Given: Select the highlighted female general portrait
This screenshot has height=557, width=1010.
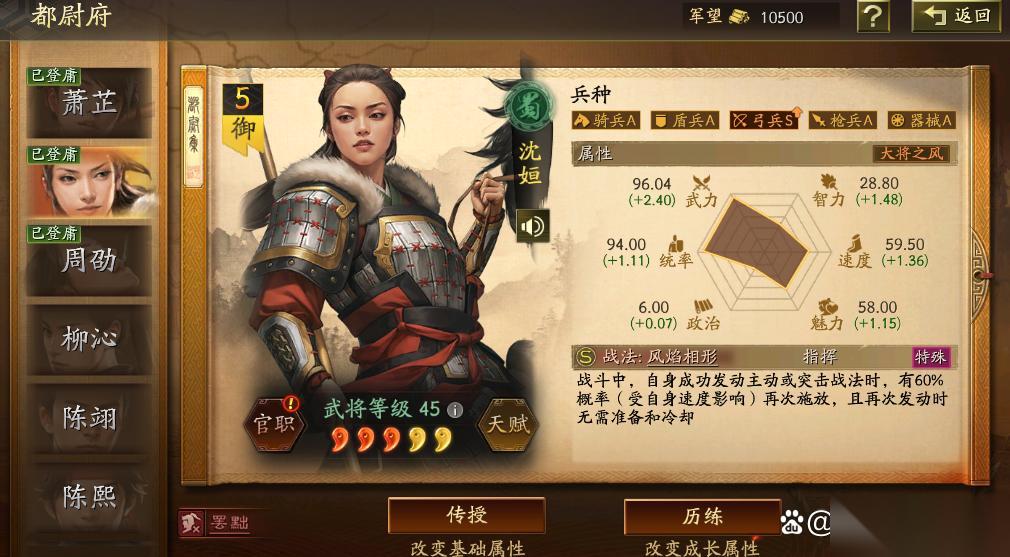Looking at the screenshot, I should [x=89, y=182].
